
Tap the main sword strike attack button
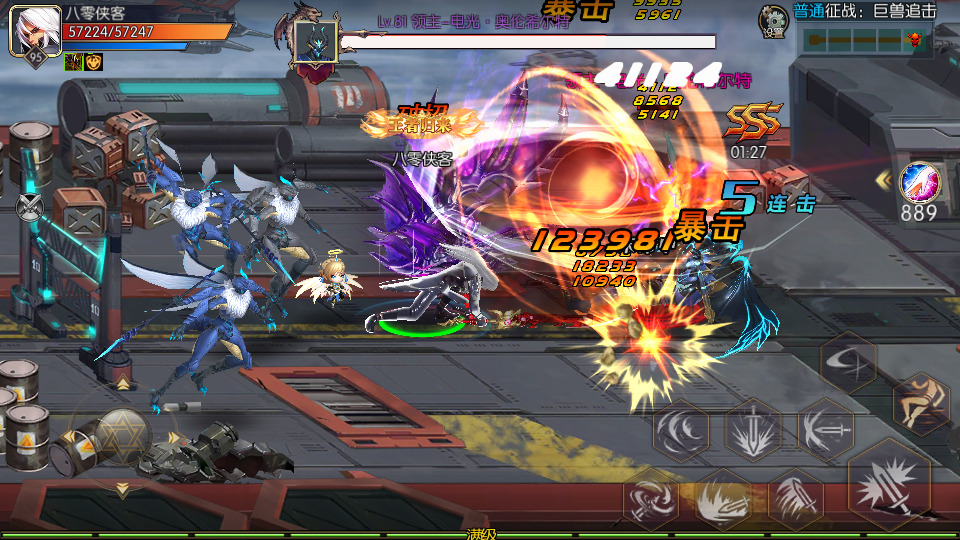point(888,484)
